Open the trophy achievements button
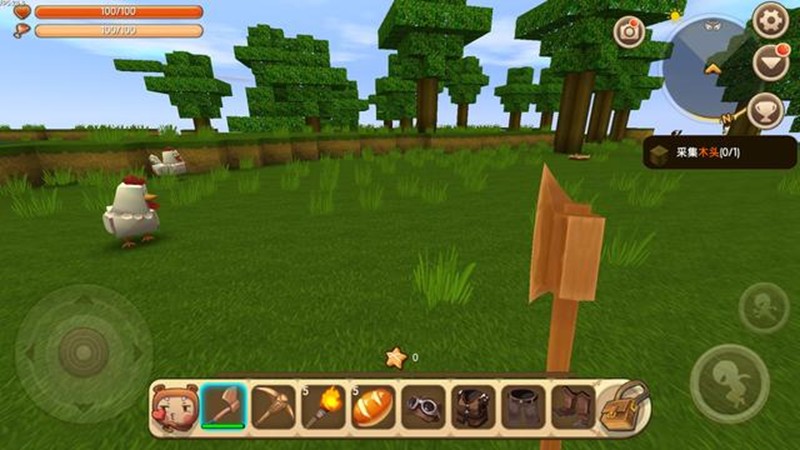Viewport: 800px width, 450px height. [766, 110]
